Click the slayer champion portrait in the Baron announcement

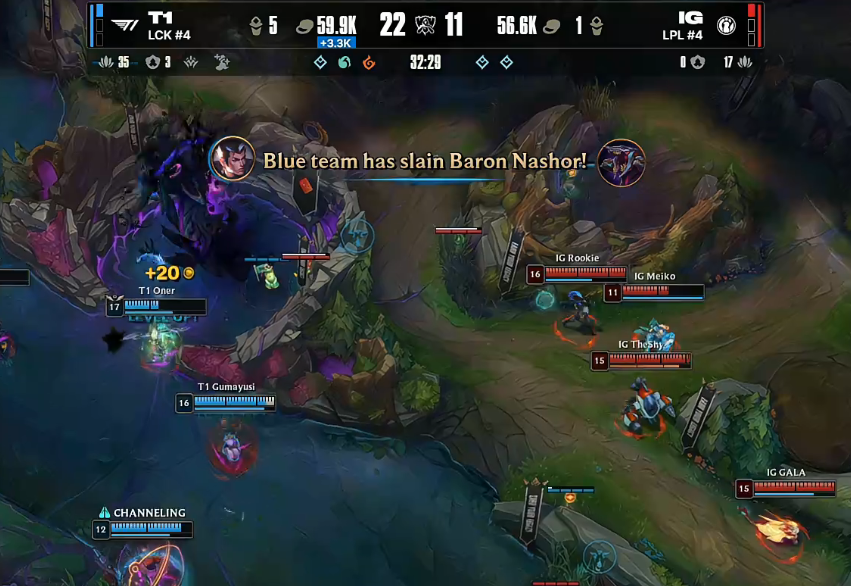232,159
